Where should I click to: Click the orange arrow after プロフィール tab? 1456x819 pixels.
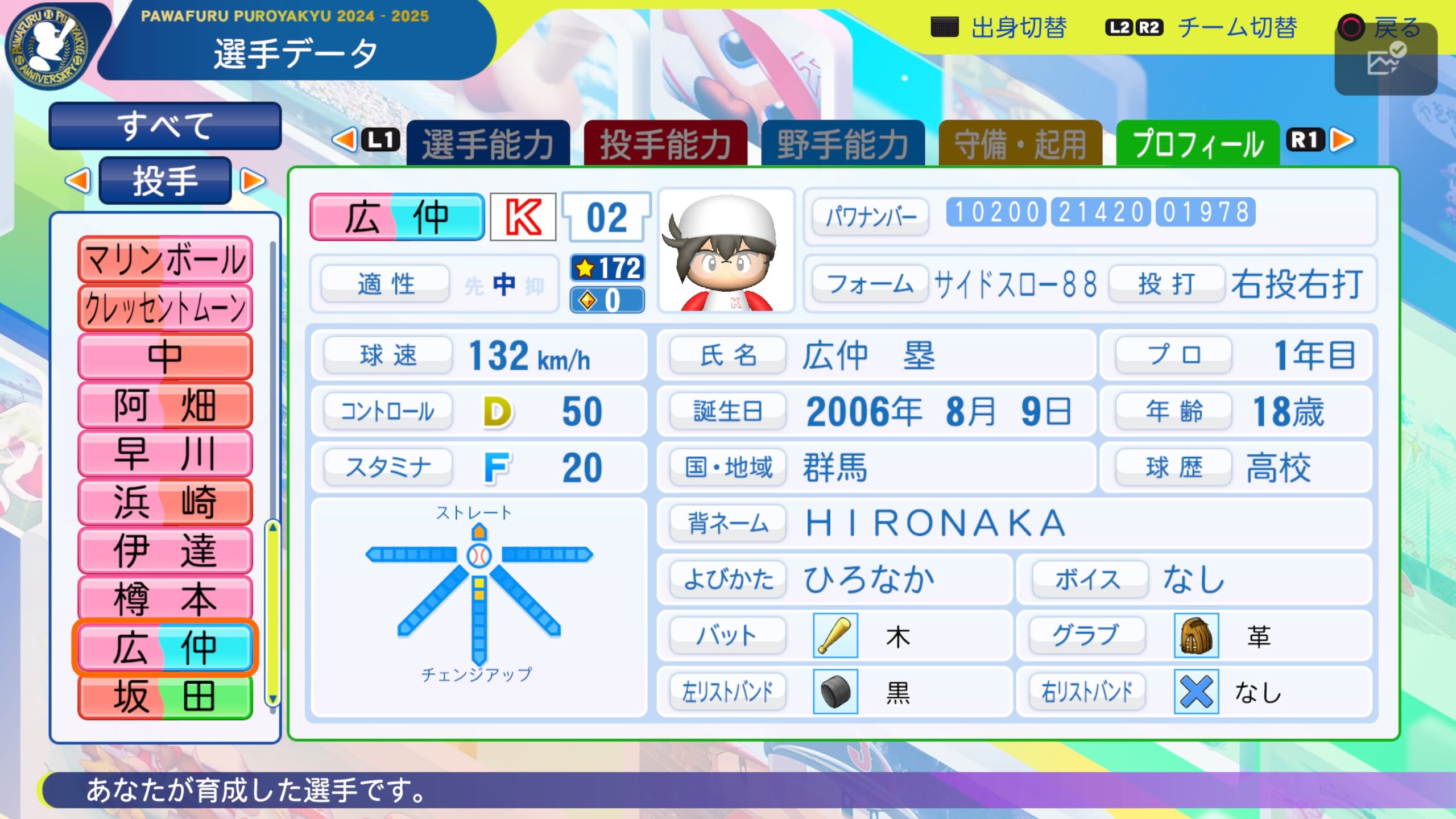(x=1343, y=140)
